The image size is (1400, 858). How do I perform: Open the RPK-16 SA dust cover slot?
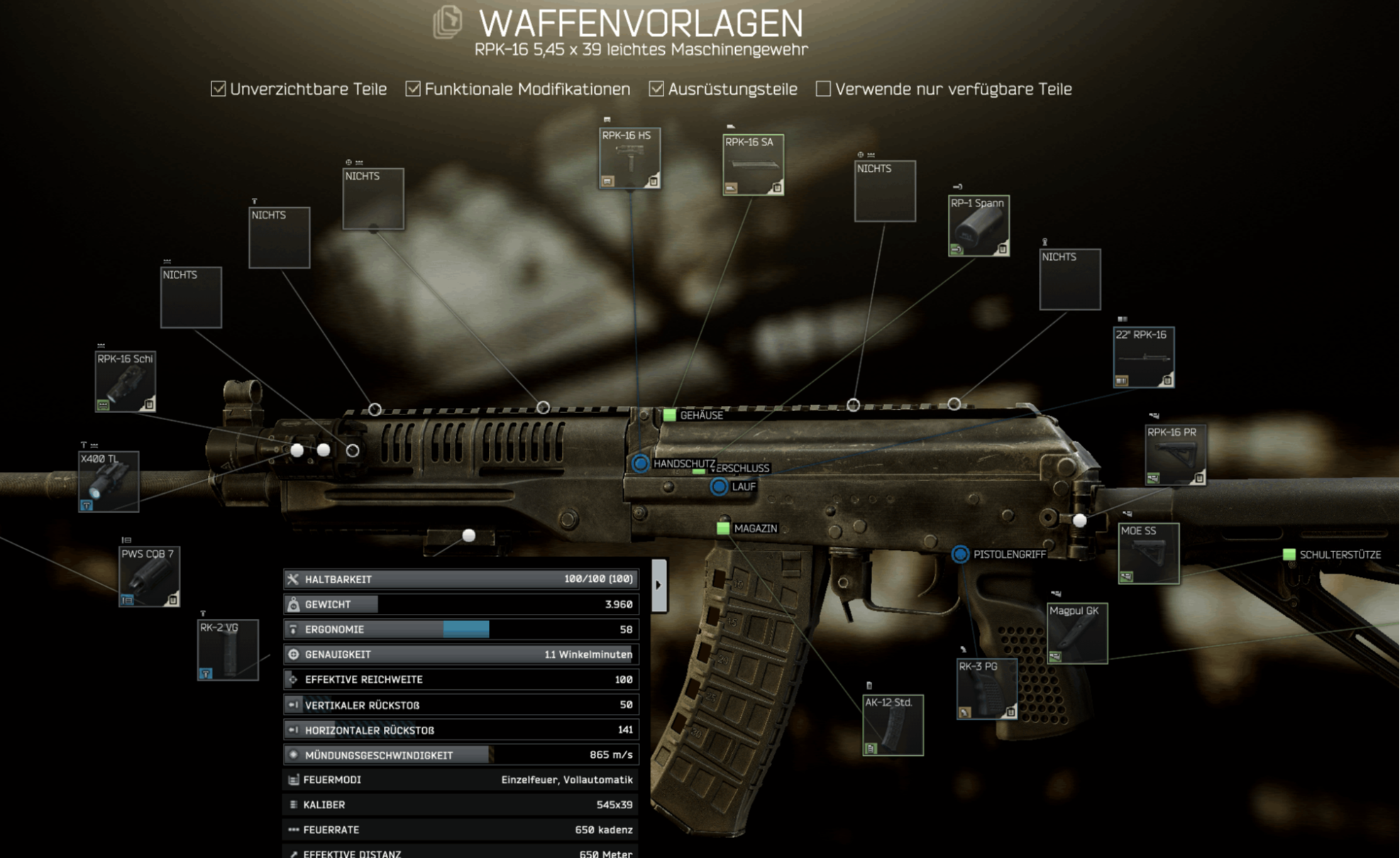(x=753, y=165)
